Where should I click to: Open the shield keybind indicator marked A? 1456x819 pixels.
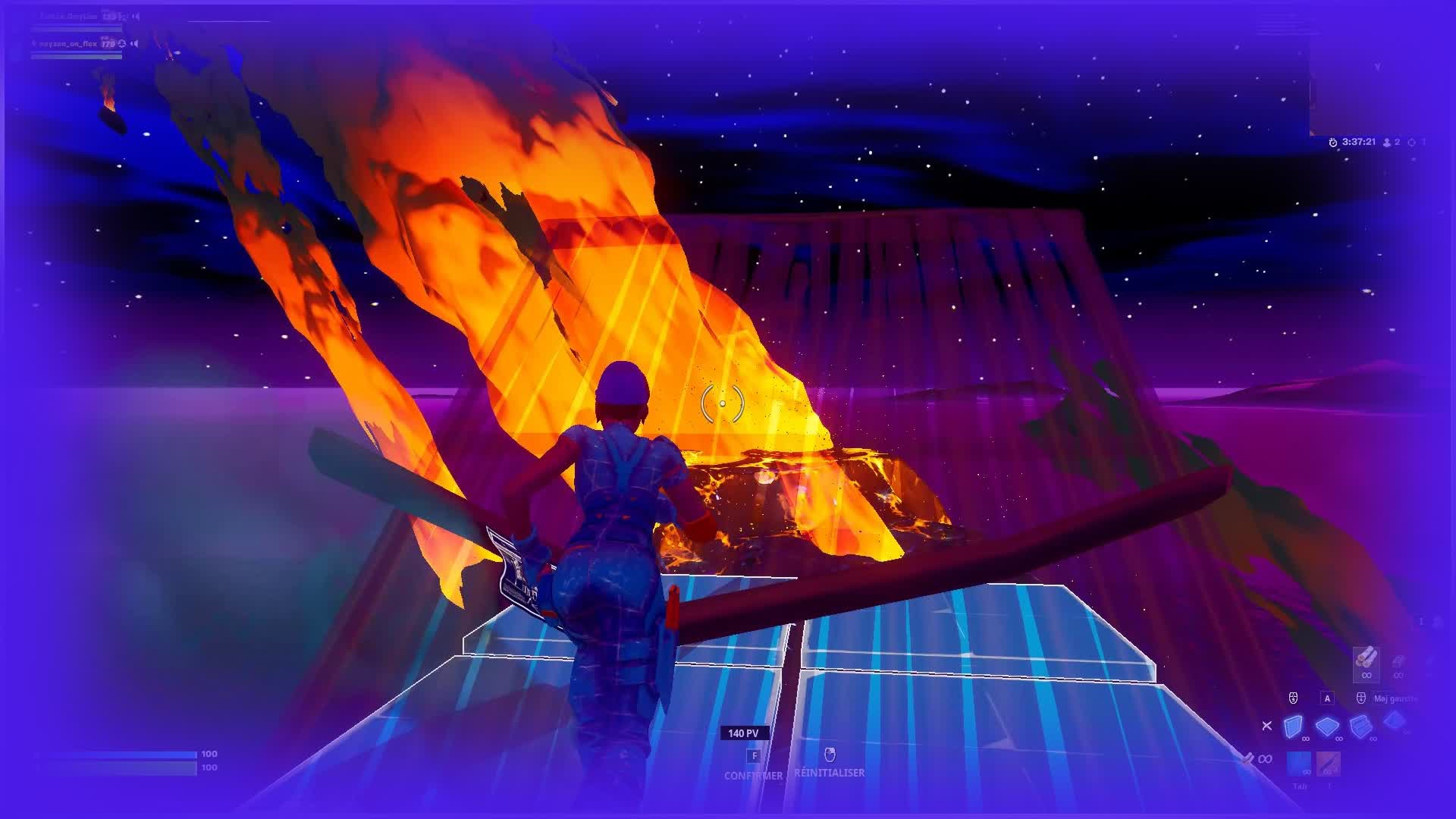coord(1327,698)
